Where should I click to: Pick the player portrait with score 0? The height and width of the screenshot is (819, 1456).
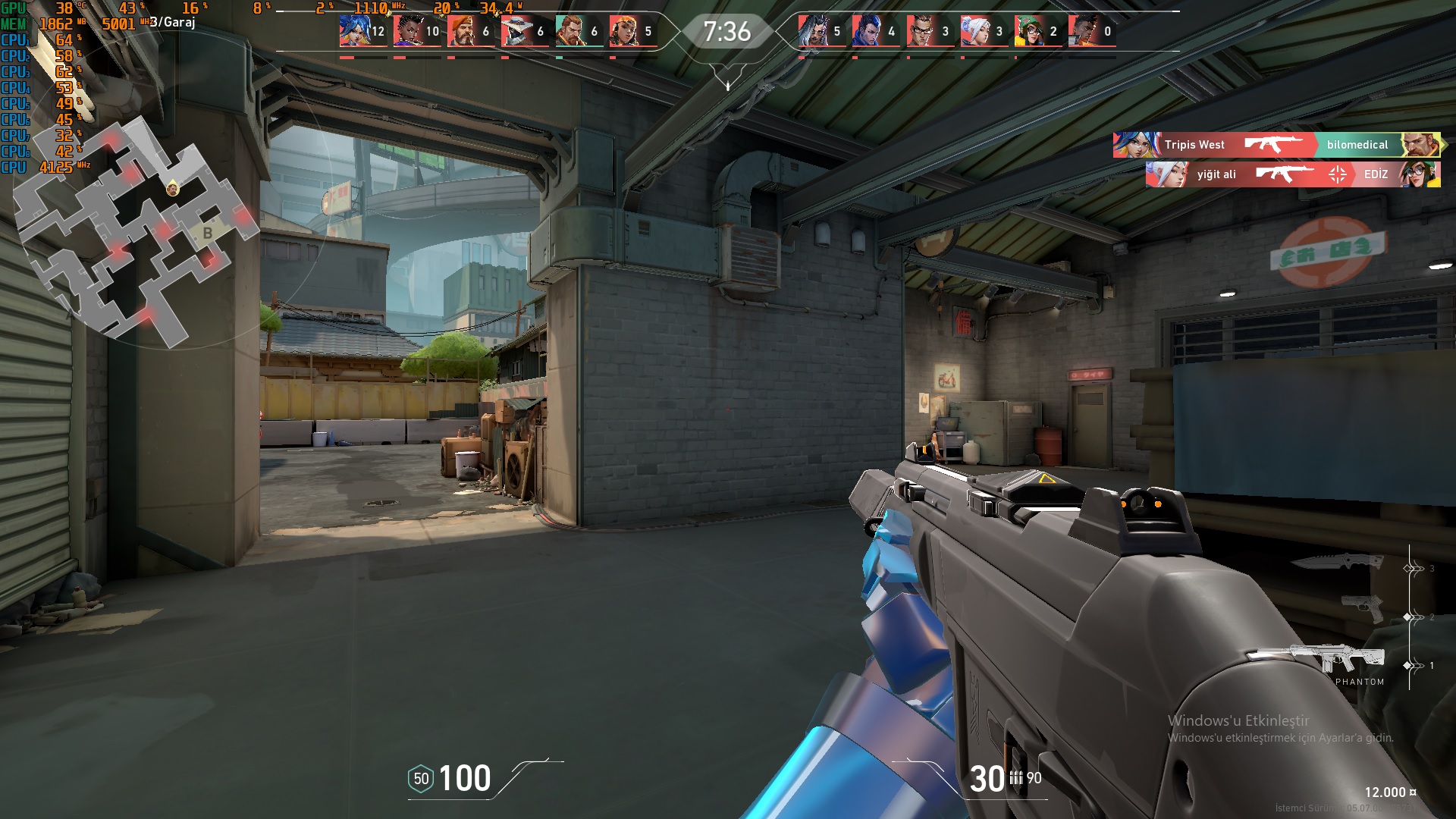pos(1083,31)
